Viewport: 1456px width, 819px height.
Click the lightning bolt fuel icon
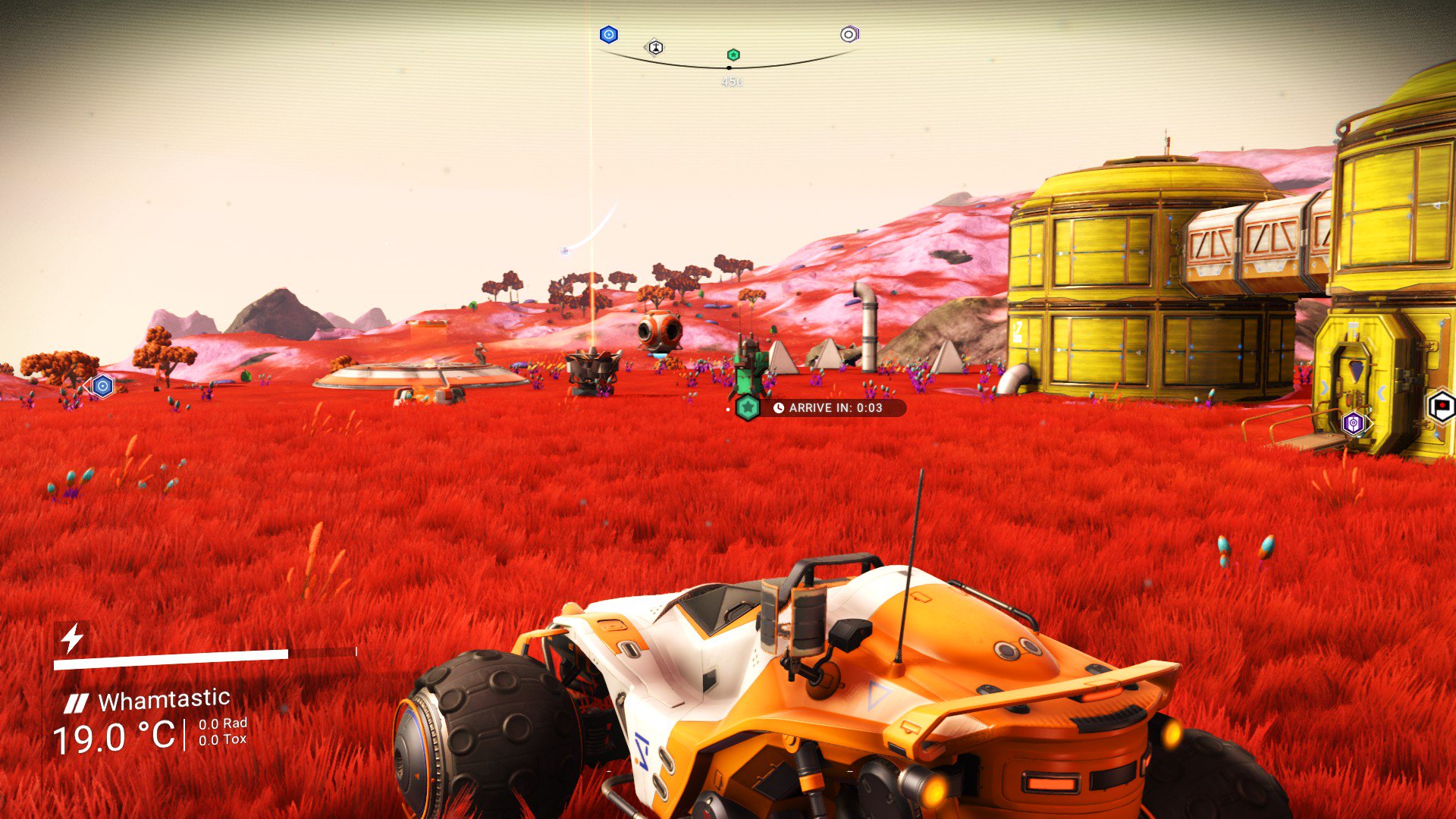pos(72,639)
